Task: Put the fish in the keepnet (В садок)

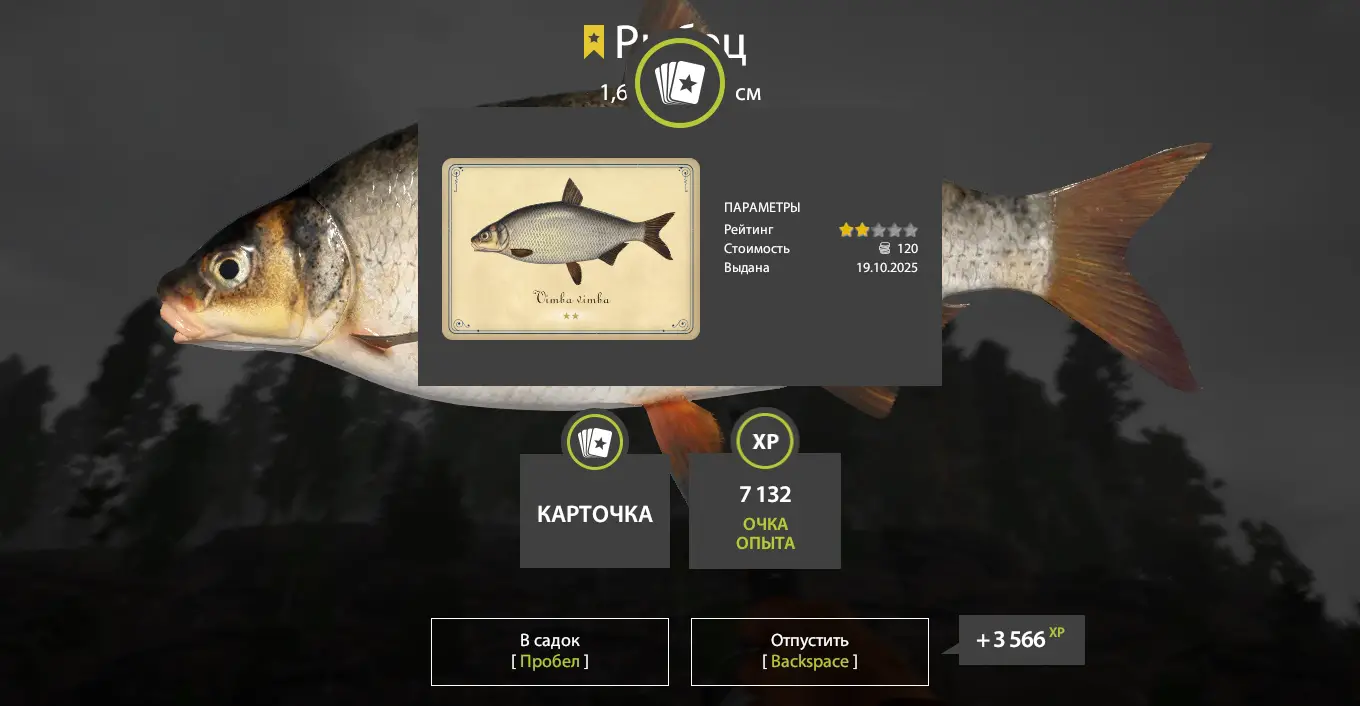Action: (550, 651)
